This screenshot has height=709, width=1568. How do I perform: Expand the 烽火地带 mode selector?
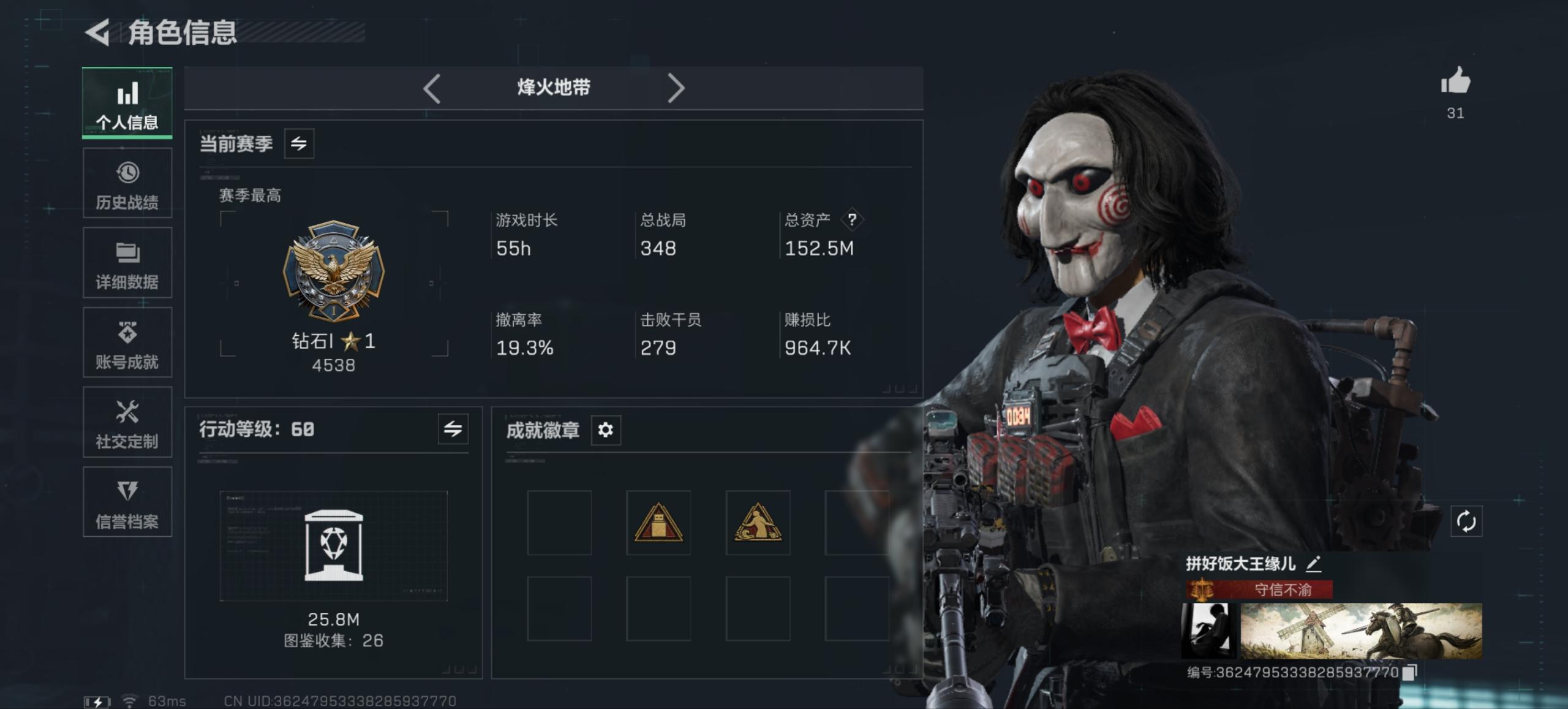click(553, 88)
